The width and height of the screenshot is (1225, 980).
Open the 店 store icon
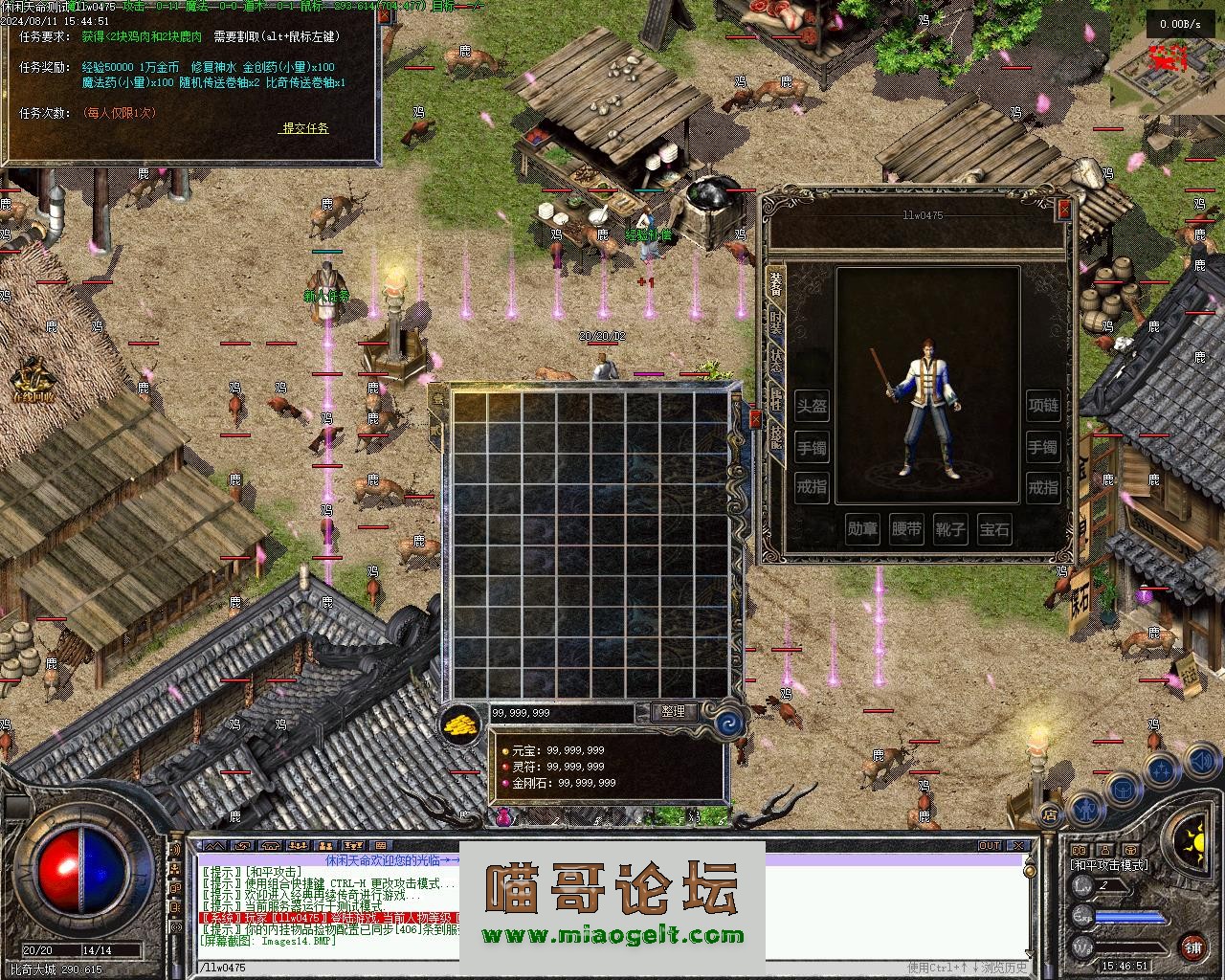coord(1050,815)
